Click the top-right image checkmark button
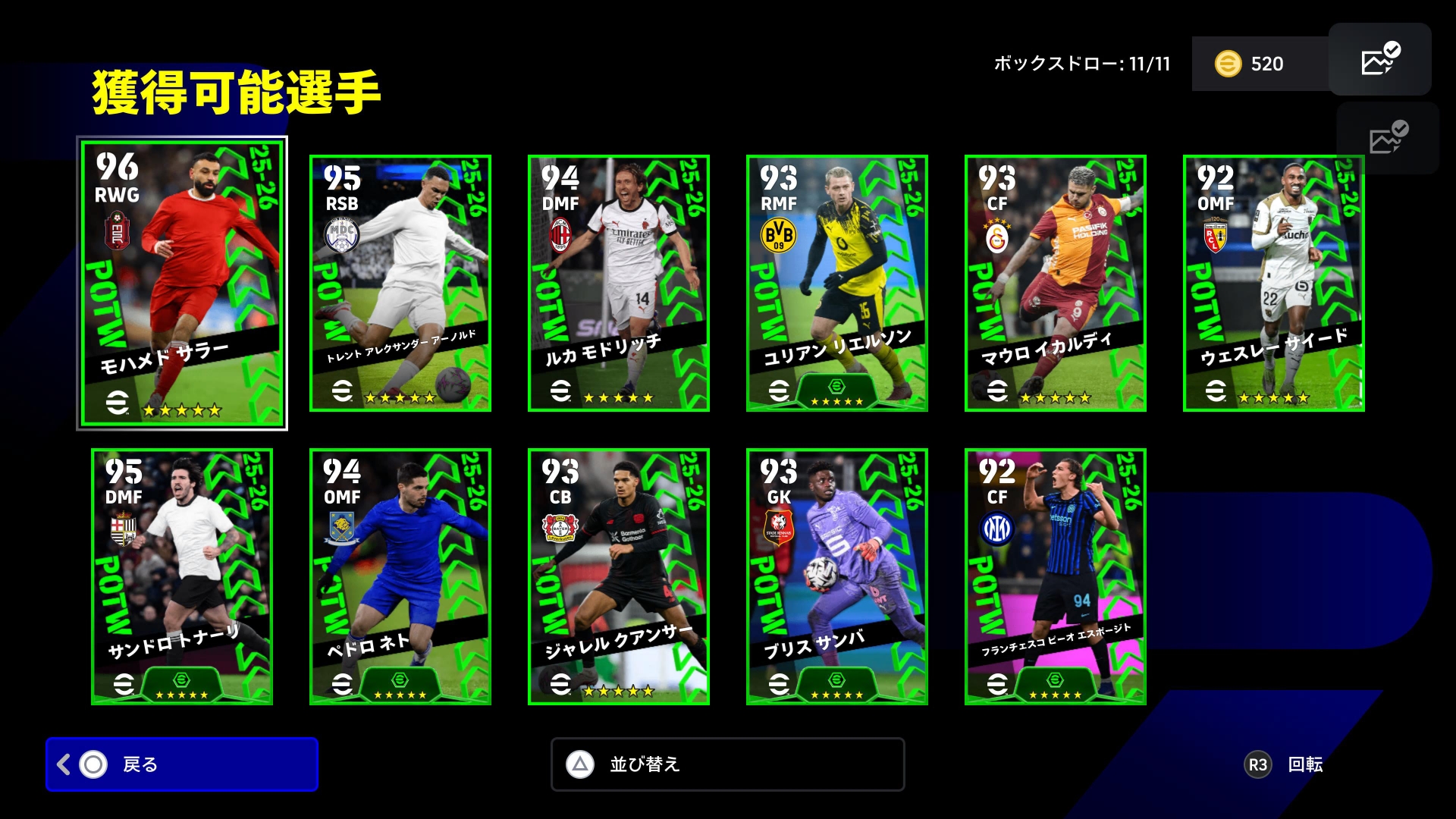1456x819 pixels. click(x=1380, y=59)
